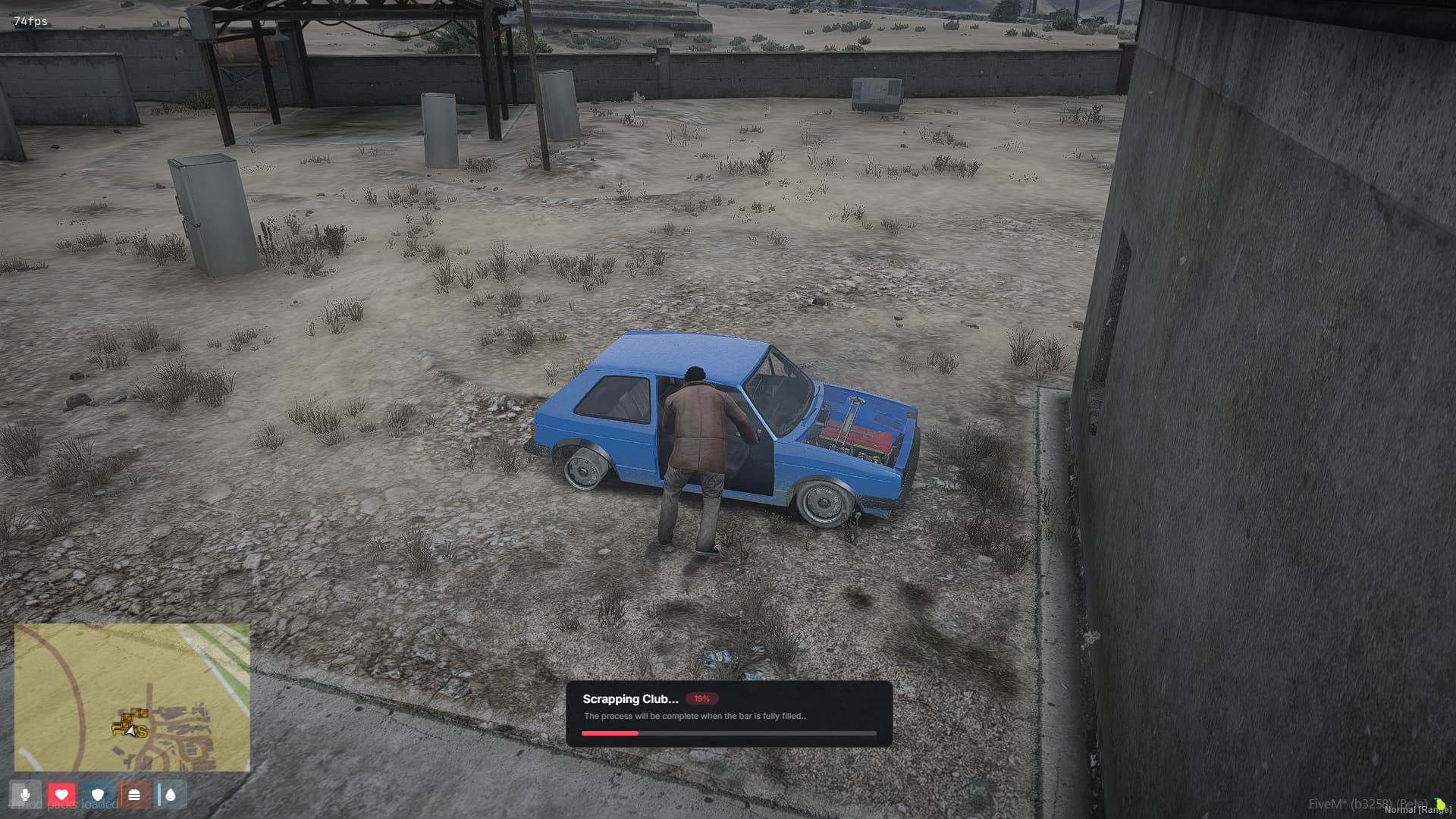Expand the truncated 'Scrapping Club...' notification title

tap(629, 699)
